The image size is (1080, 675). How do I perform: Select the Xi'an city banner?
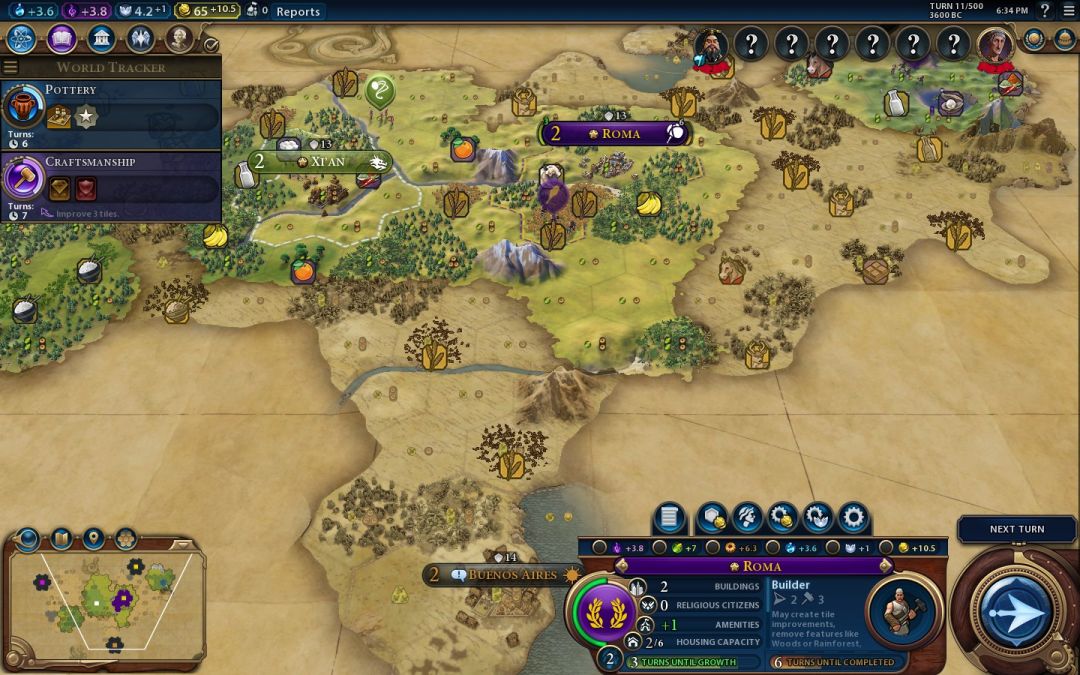[x=319, y=161]
